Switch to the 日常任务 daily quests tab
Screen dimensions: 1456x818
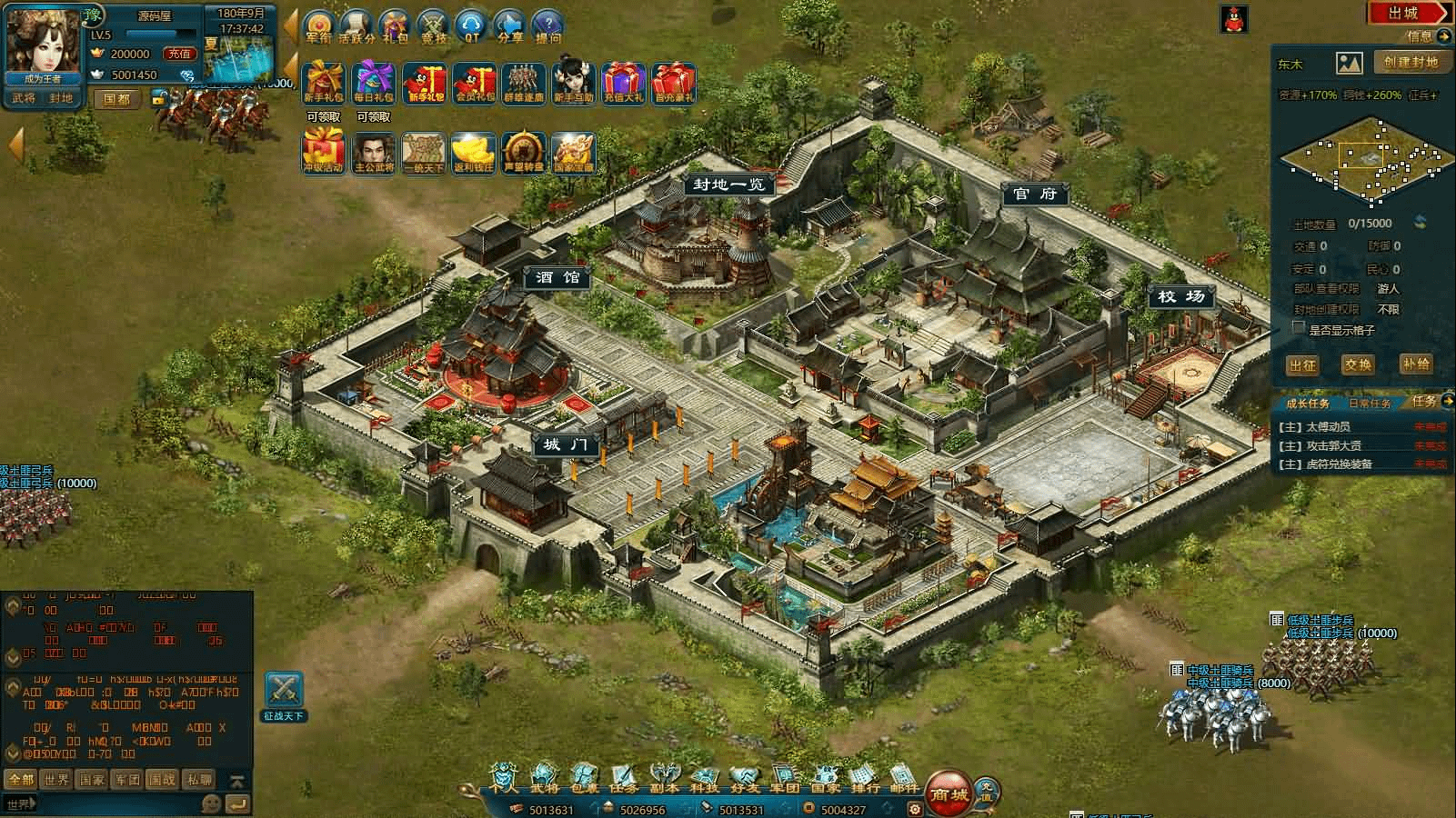[x=1369, y=403]
